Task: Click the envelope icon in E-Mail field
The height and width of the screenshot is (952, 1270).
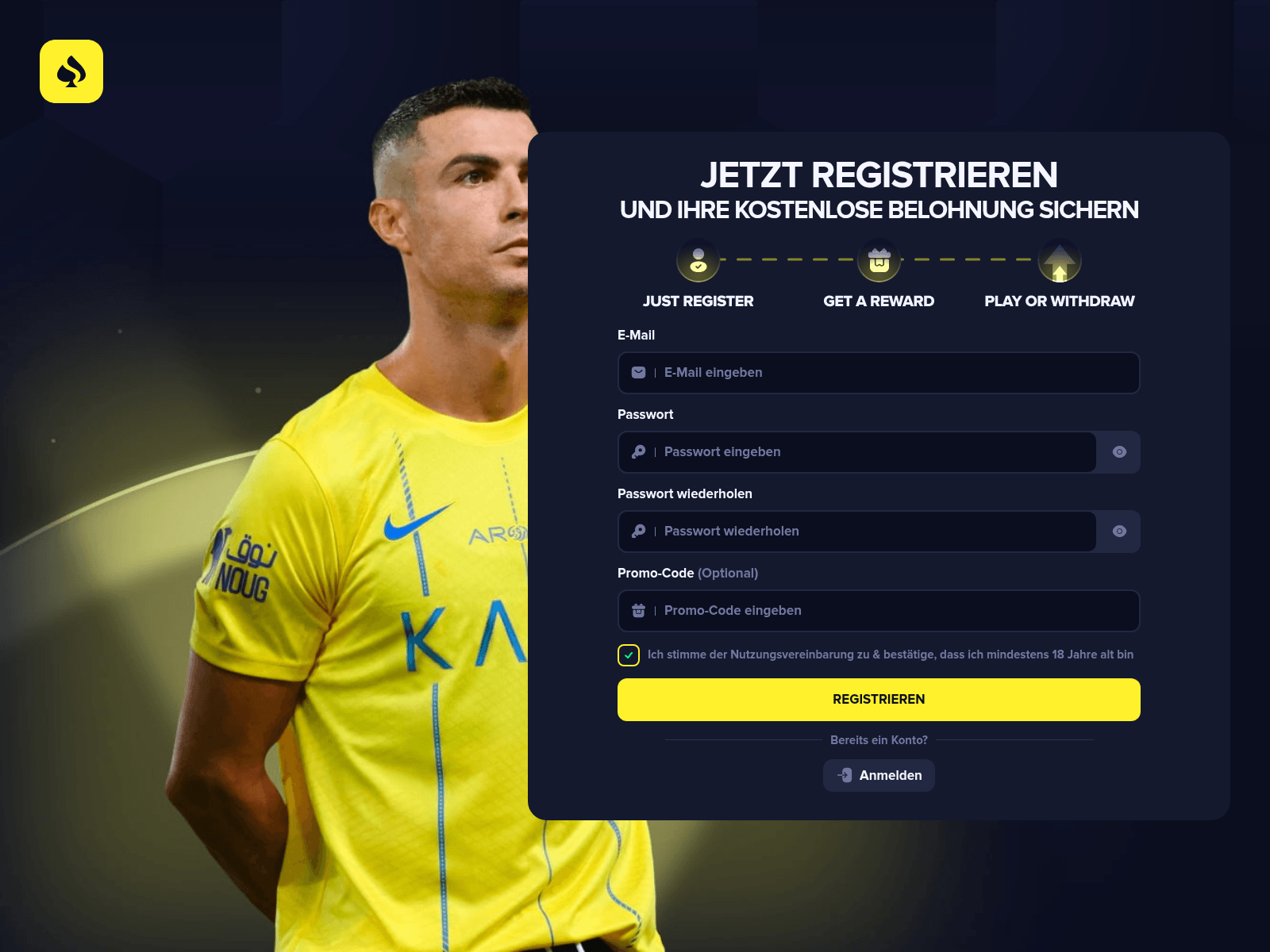Action: click(638, 372)
